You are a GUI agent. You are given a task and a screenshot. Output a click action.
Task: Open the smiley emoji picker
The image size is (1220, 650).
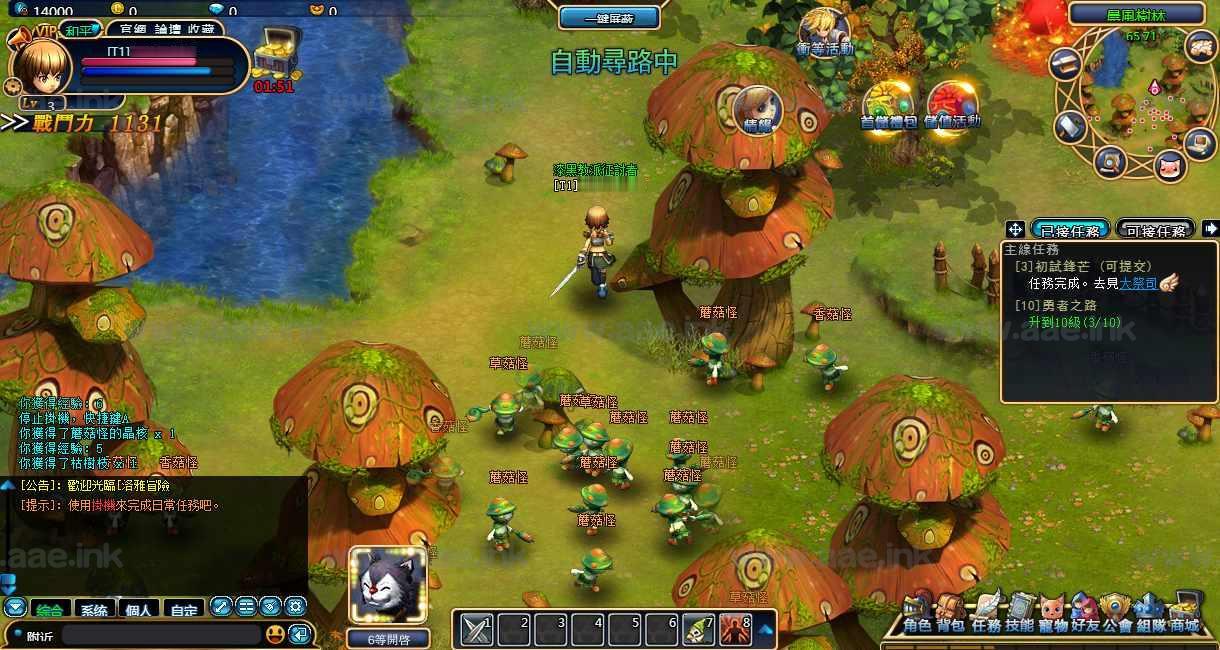275,634
